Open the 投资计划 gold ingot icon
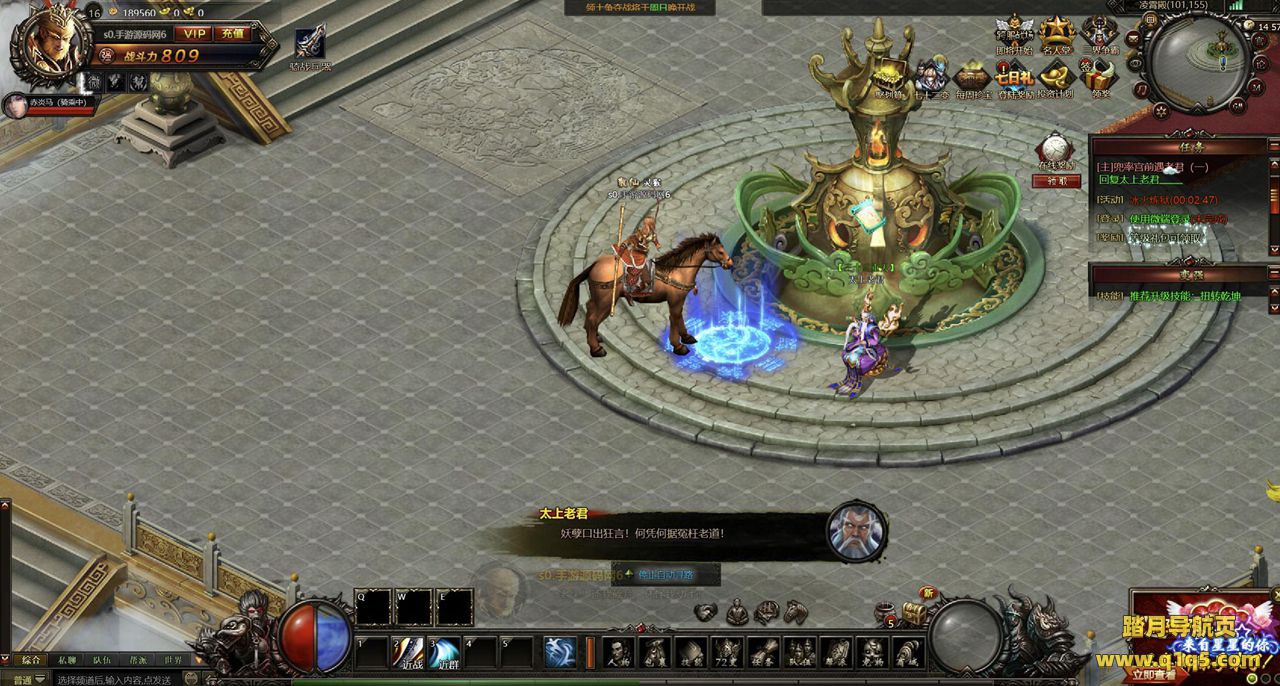The height and width of the screenshot is (686, 1280). tap(1055, 77)
